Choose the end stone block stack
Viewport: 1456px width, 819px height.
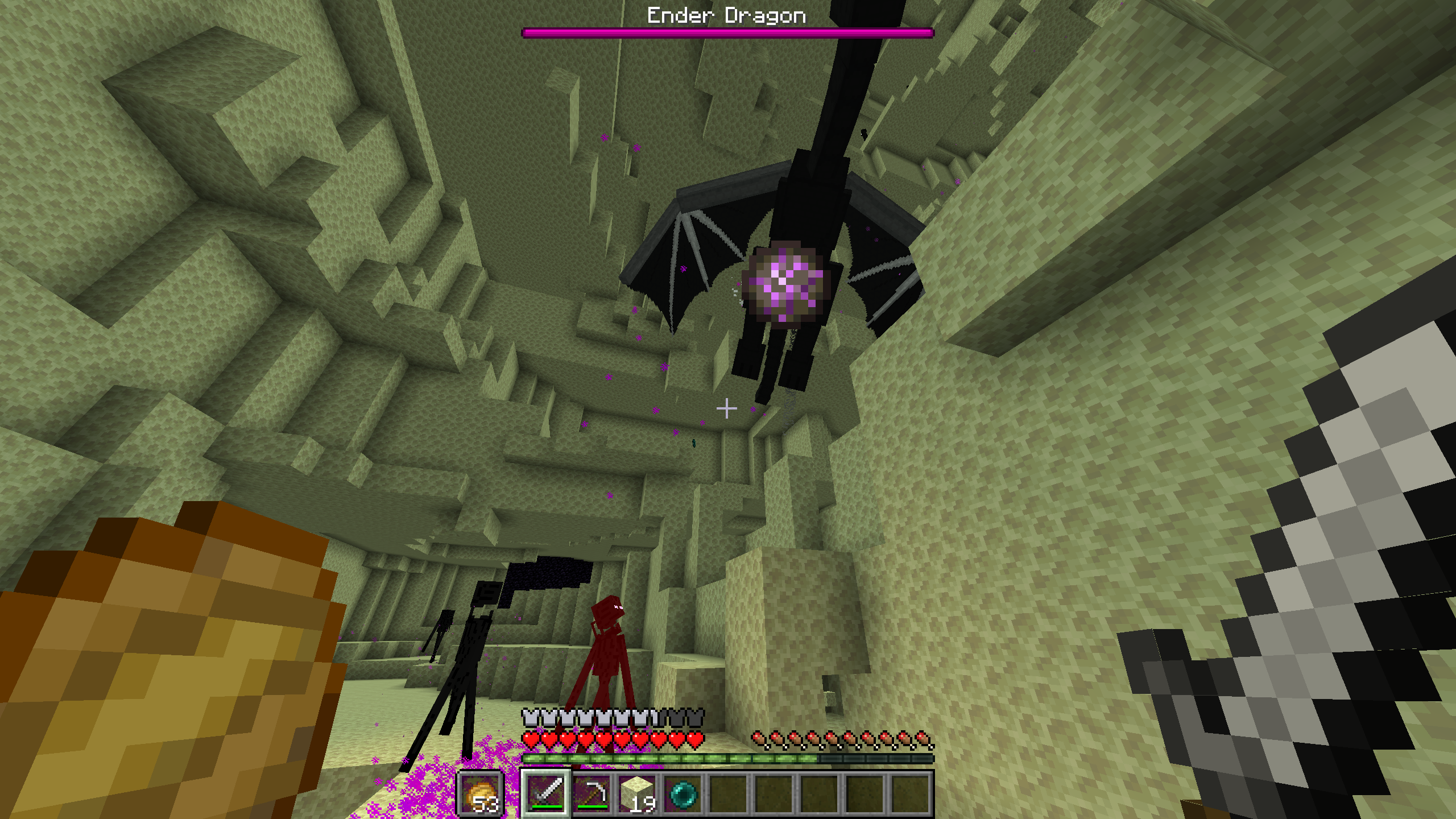(x=637, y=793)
